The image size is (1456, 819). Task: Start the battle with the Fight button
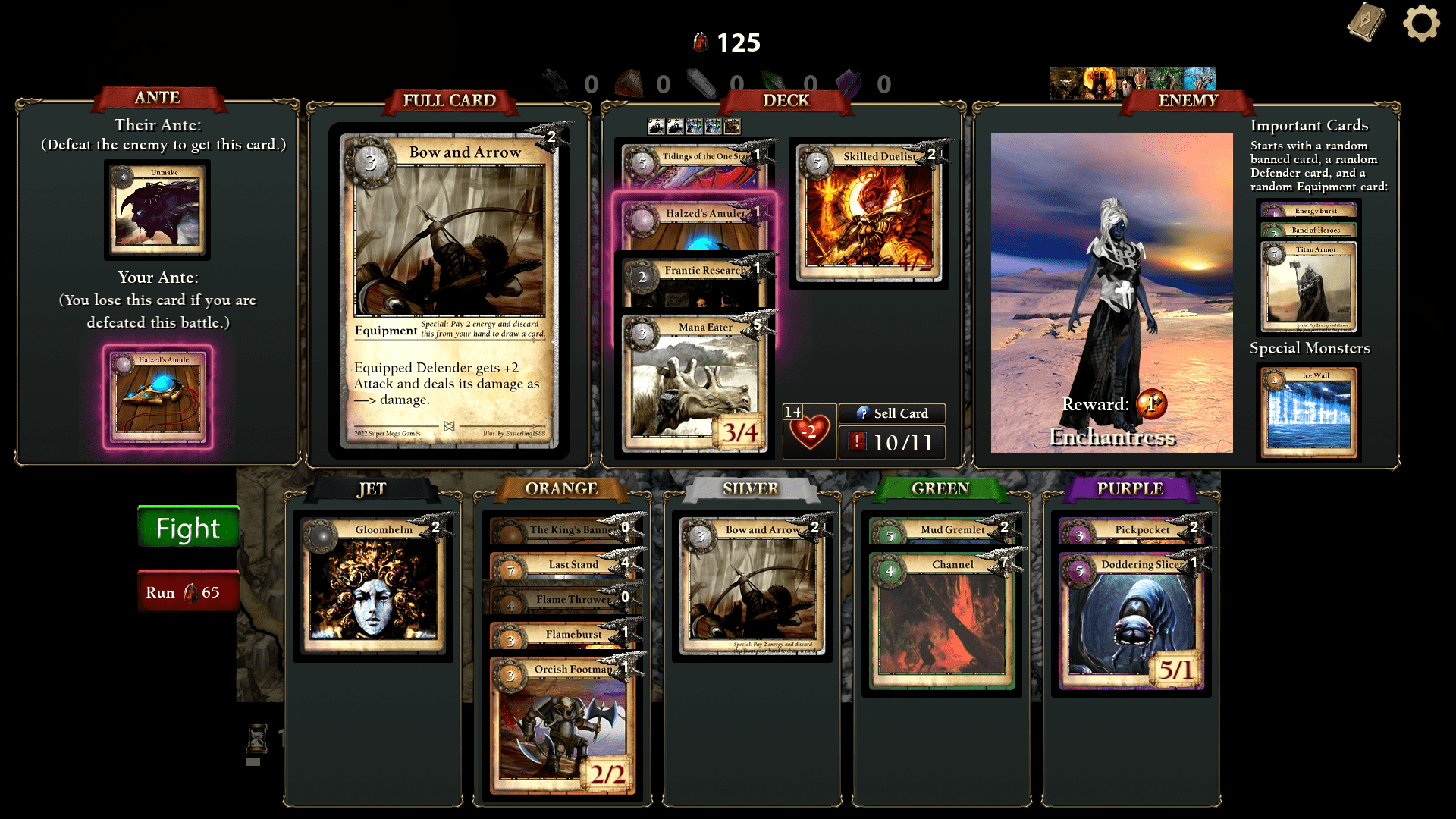(x=188, y=528)
